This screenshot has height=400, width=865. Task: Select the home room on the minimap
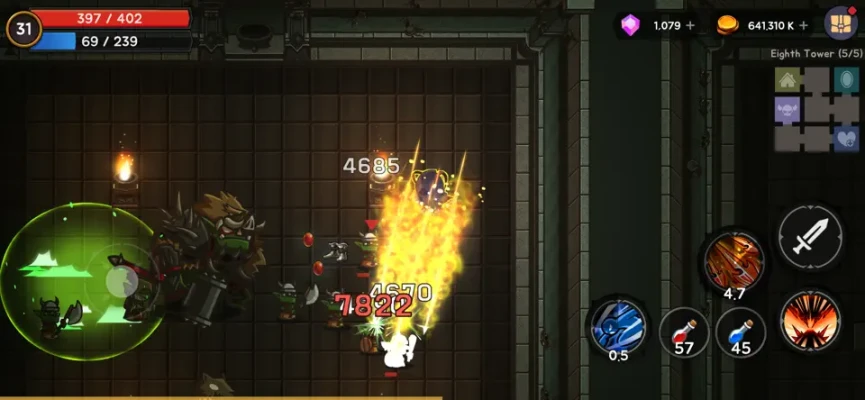point(788,79)
